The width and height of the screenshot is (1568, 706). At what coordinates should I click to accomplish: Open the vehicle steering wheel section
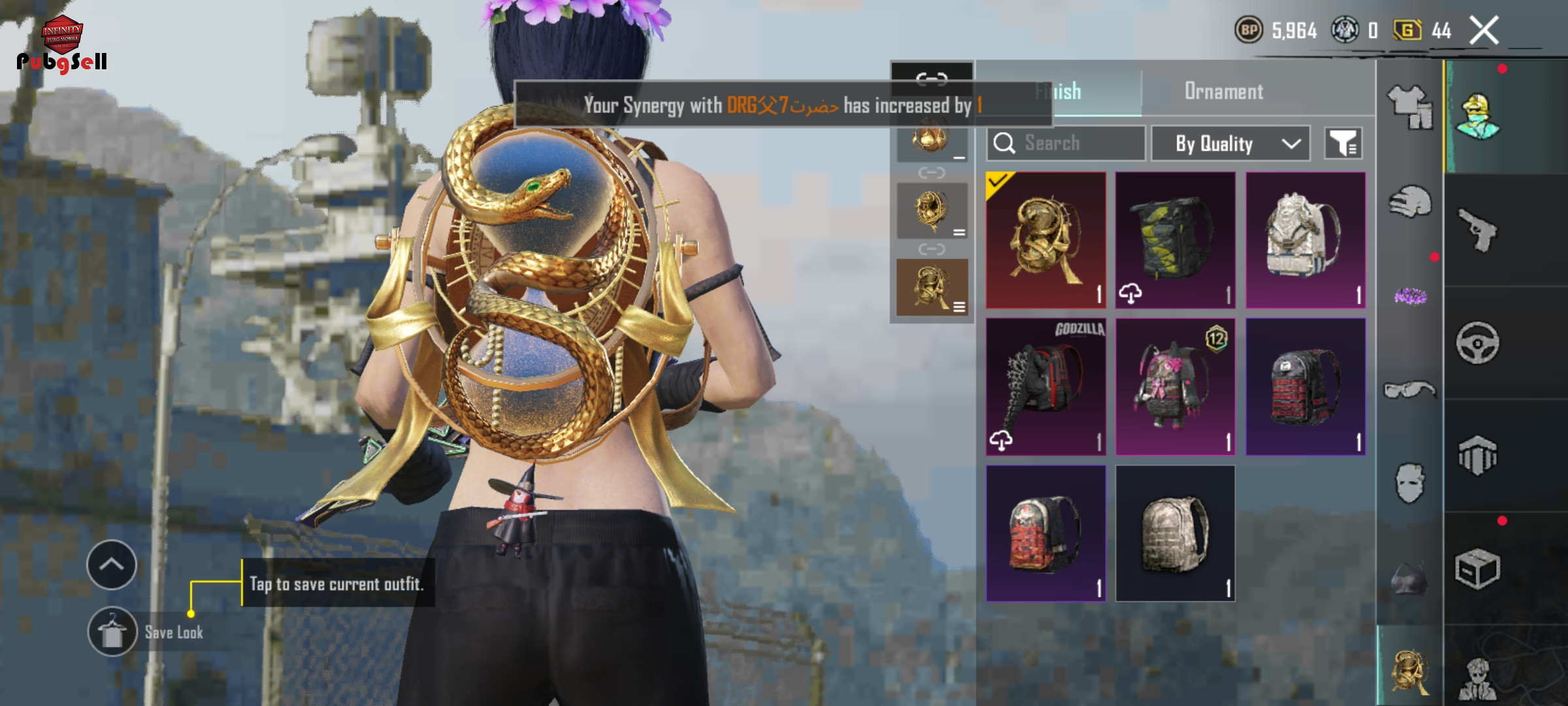[x=1478, y=343]
